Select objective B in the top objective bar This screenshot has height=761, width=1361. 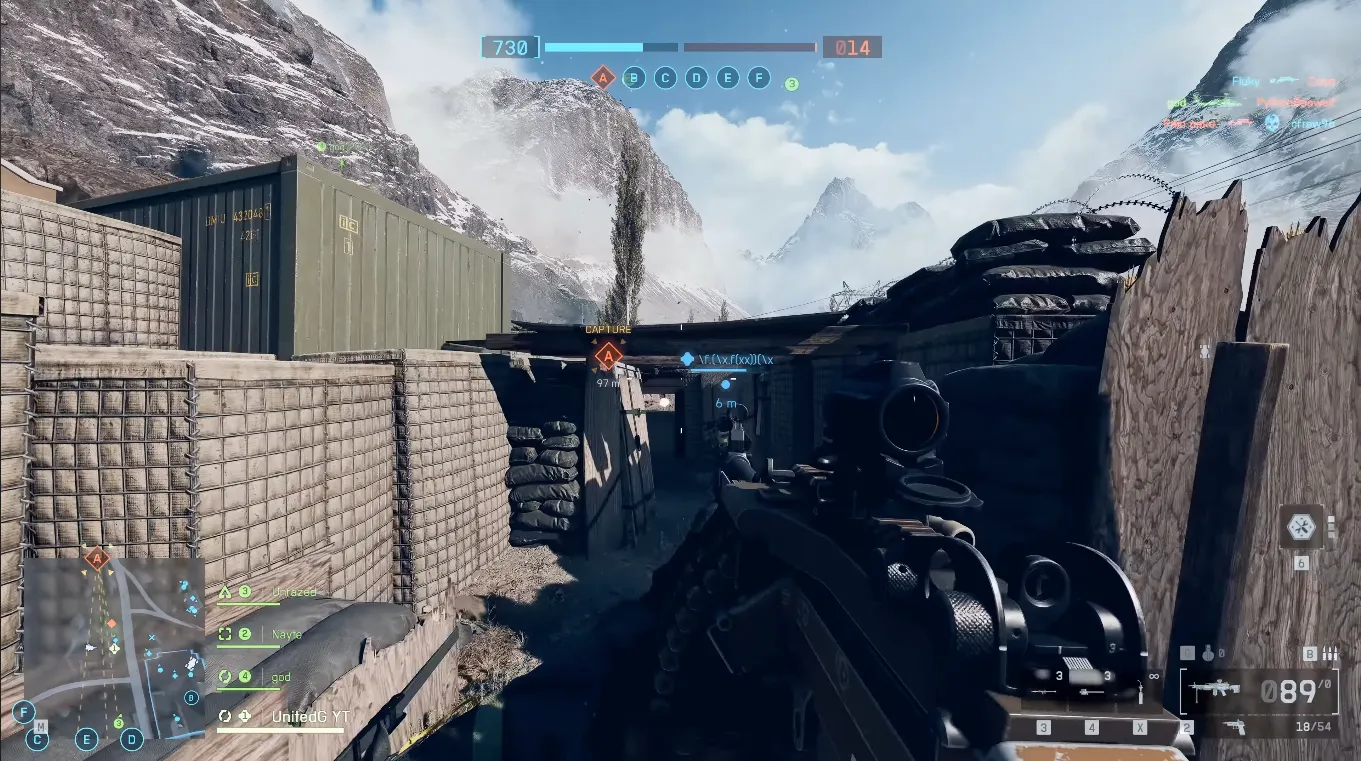[x=634, y=77]
